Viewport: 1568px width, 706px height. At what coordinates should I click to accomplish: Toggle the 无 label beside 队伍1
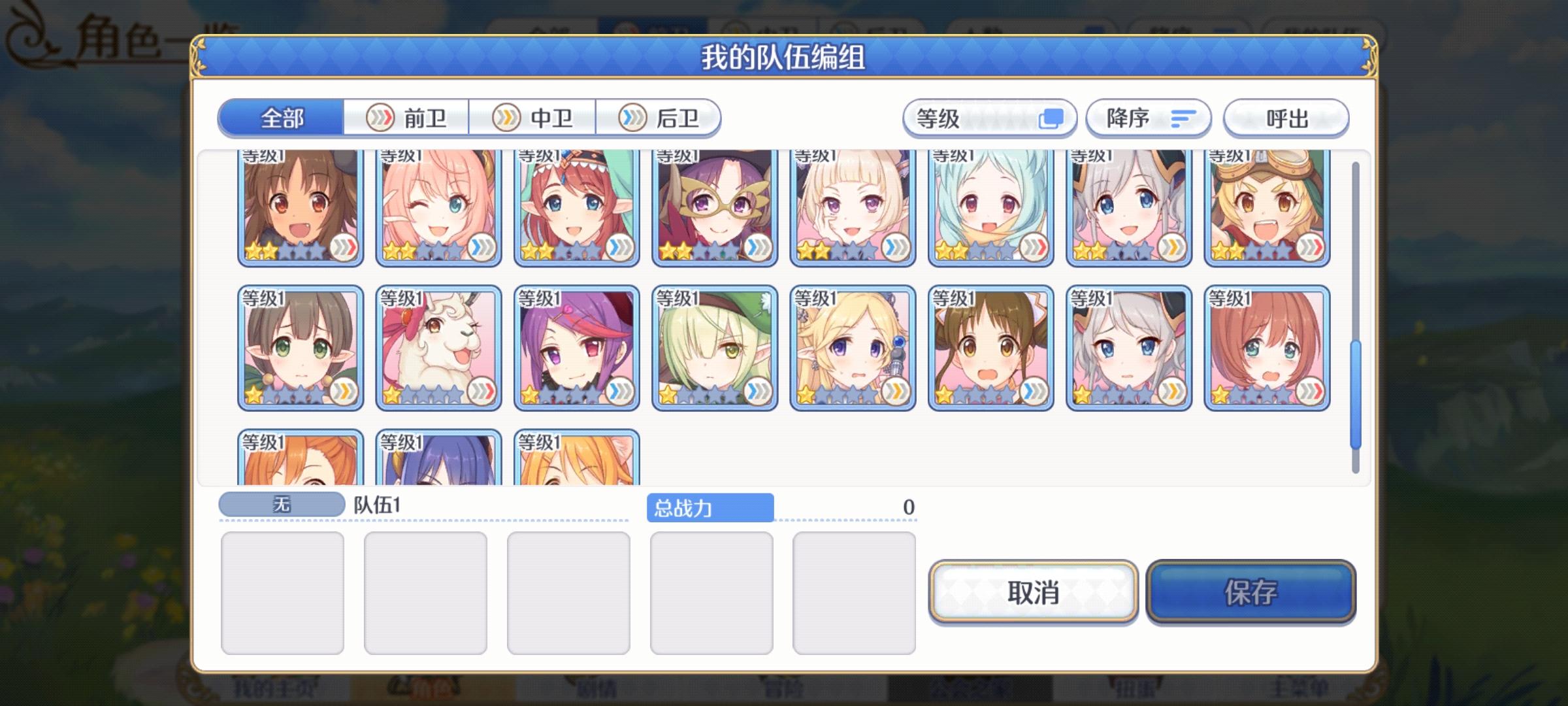(281, 503)
